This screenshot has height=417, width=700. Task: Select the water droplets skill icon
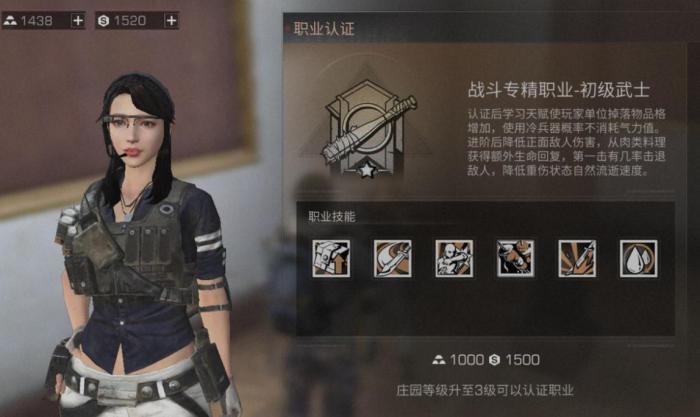coord(638,258)
